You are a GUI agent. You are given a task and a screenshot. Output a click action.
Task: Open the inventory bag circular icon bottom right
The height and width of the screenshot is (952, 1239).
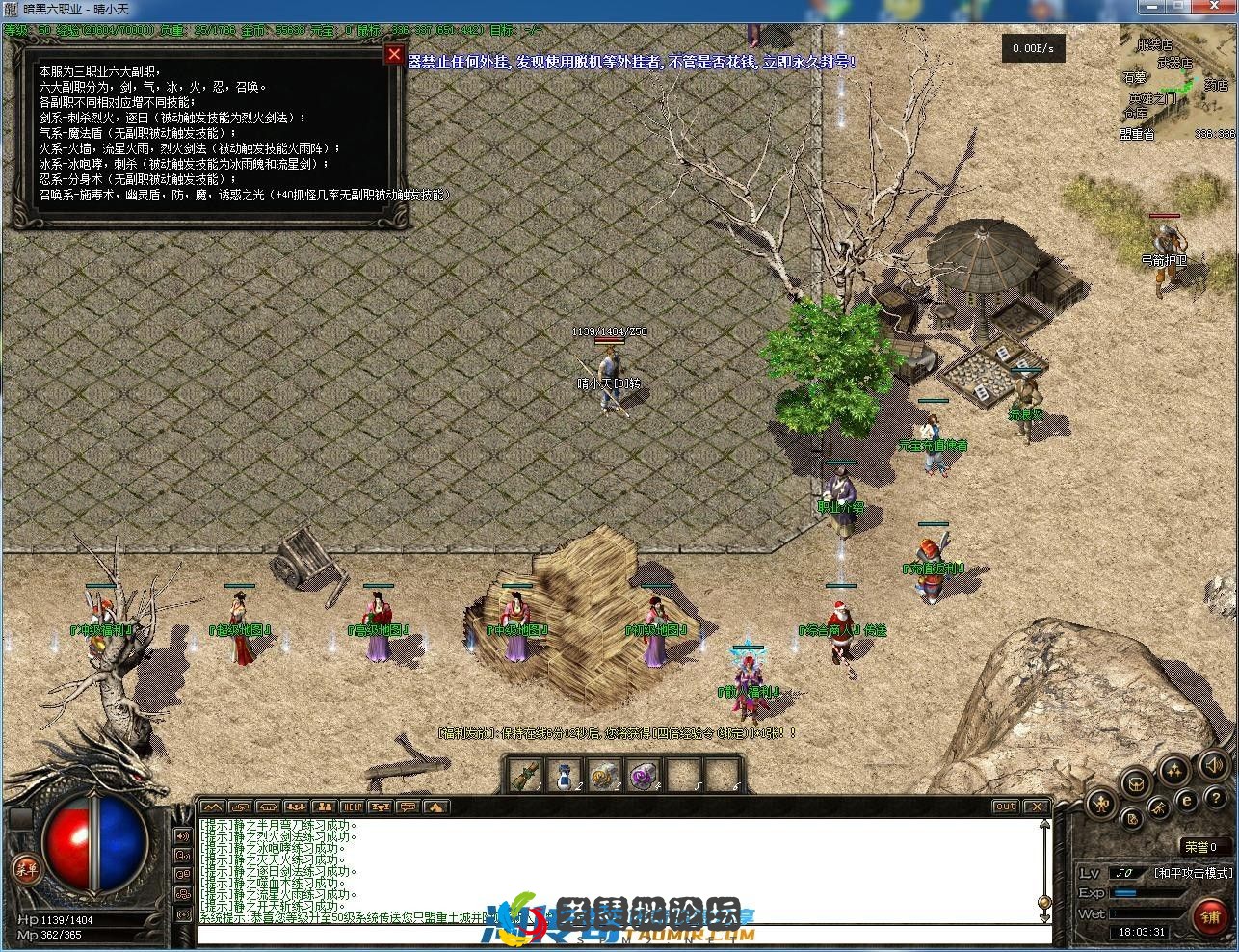click(1138, 785)
